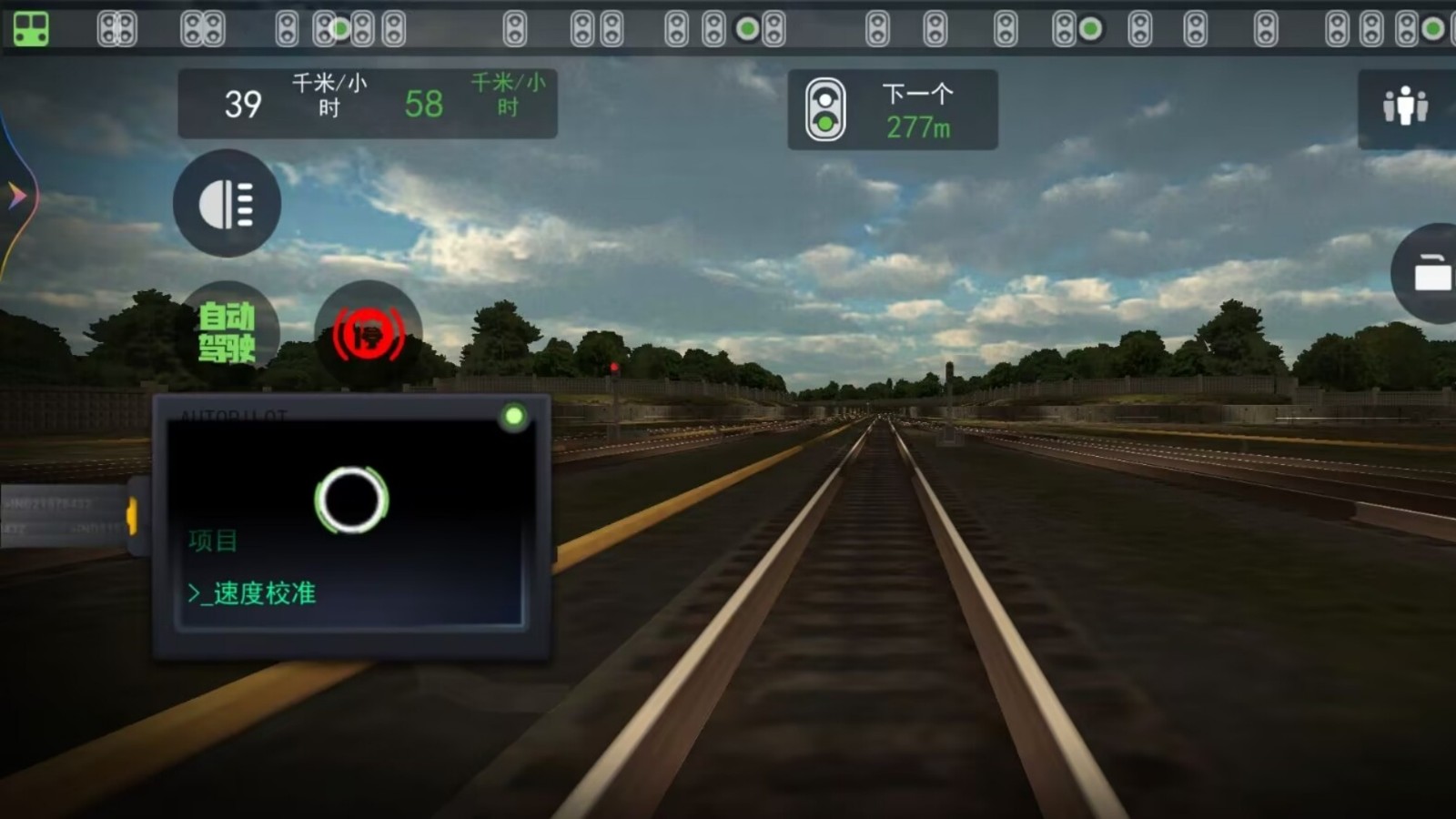This screenshot has width=1456, height=819.
Task: Activate the red emergency brake button
Action: coord(368,335)
